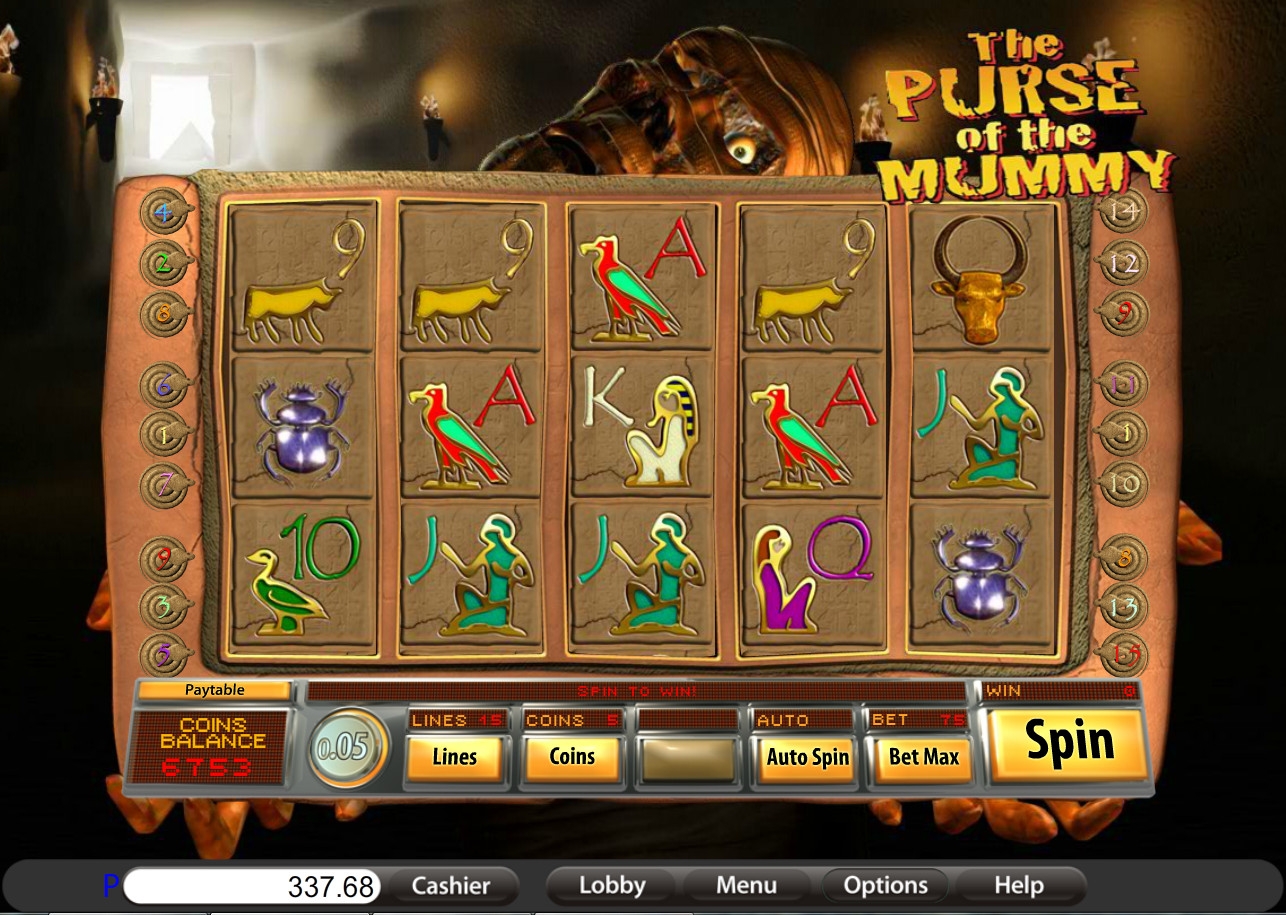Open the Options panel
The height and width of the screenshot is (915, 1286).
tap(885, 885)
